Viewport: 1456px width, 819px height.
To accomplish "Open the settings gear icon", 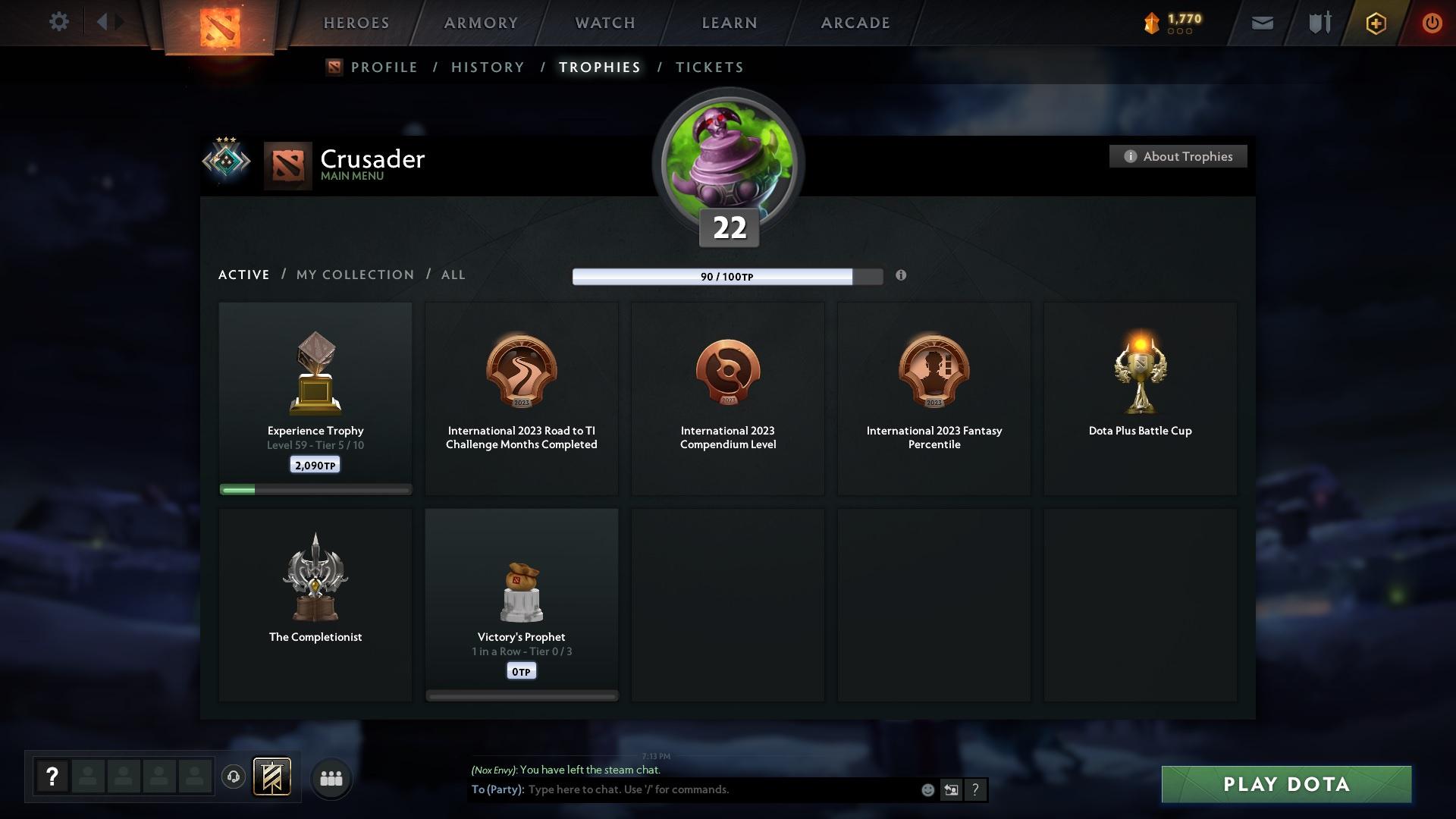I will 58,22.
